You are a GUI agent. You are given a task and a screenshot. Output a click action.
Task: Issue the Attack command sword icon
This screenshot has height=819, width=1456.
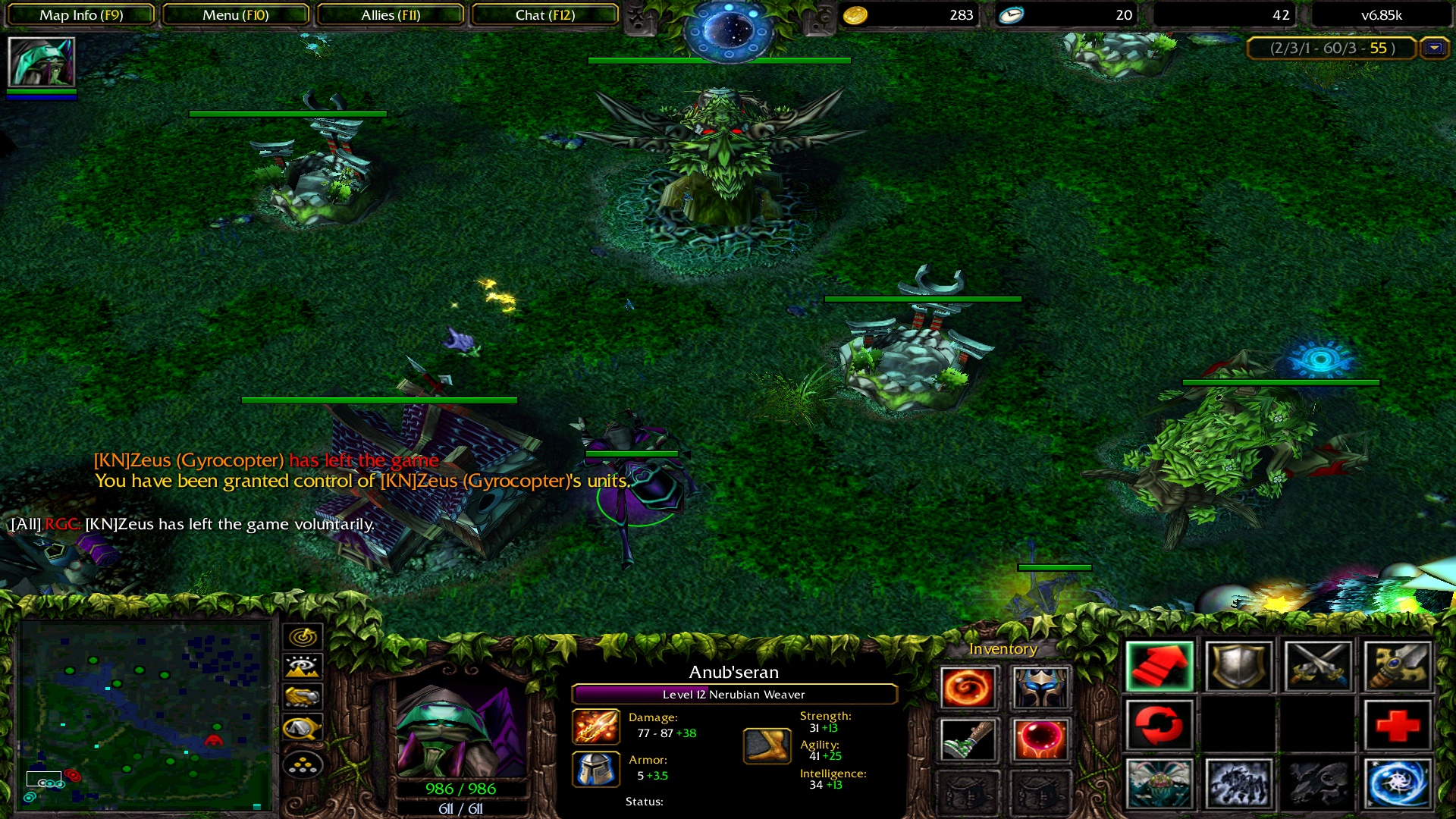(x=1318, y=667)
